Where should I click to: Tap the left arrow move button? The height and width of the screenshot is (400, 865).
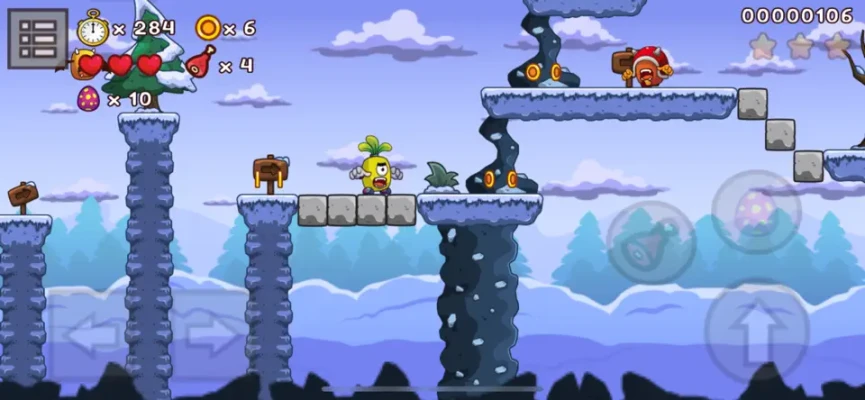[92, 336]
